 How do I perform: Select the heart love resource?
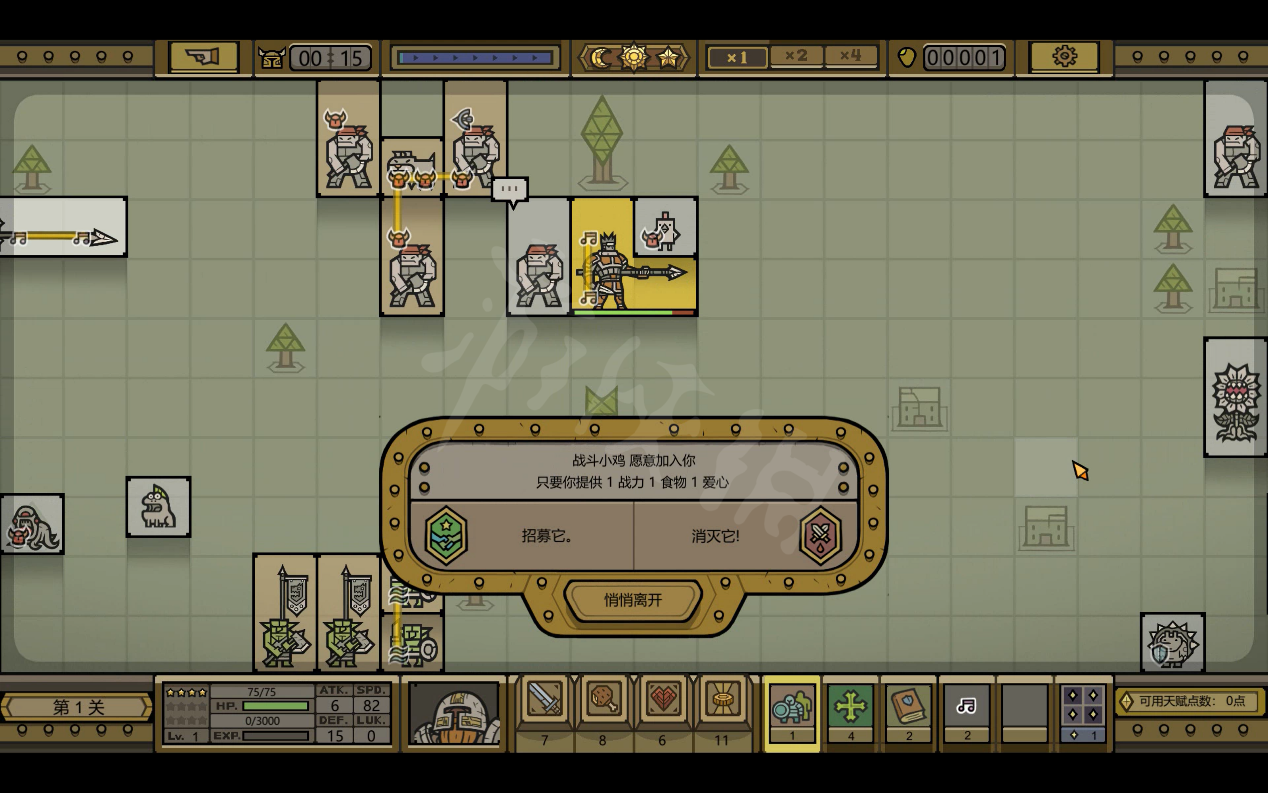click(663, 704)
